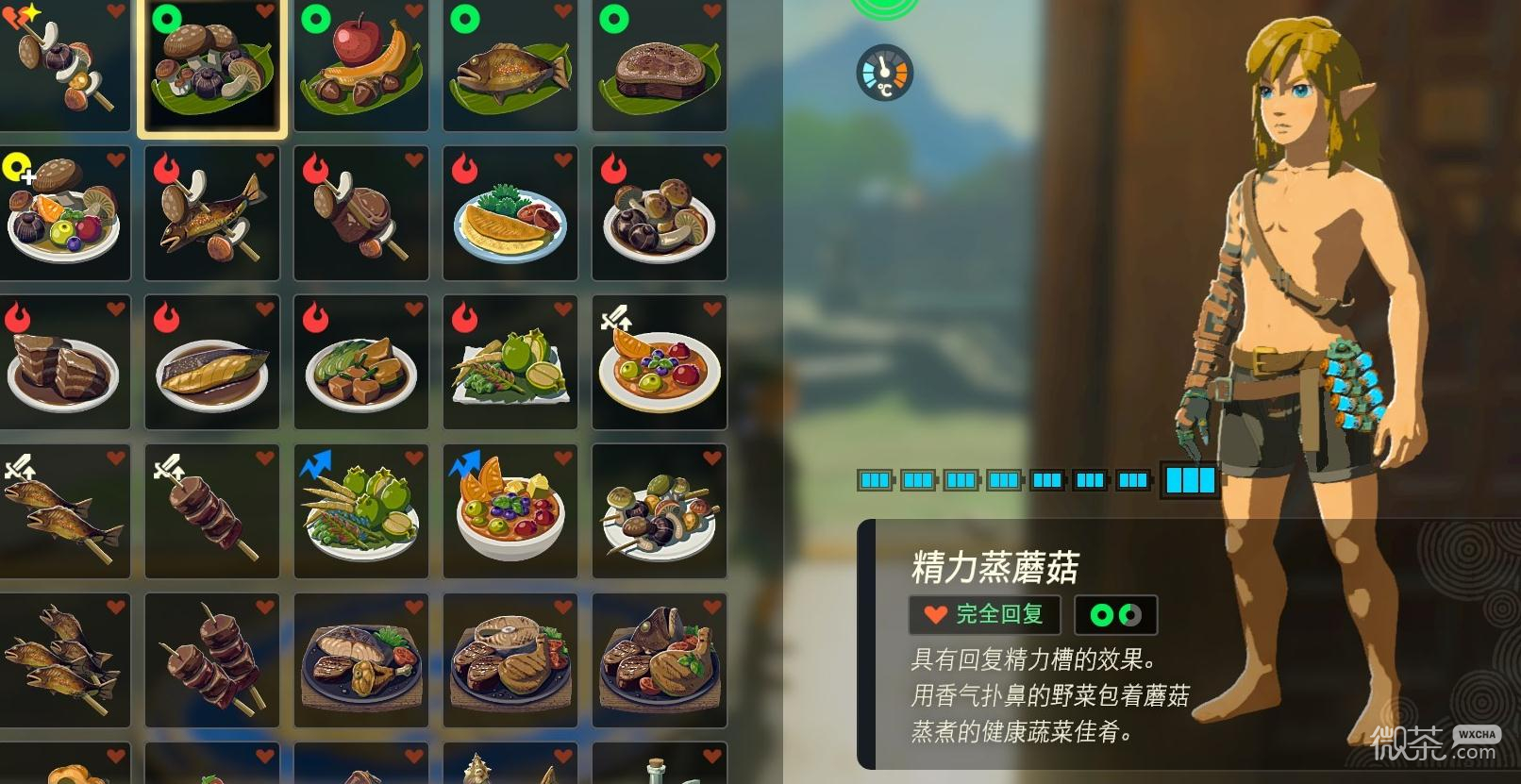Select the plate of assorted mushroom skewers
The image size is (1521, 784).
coord(660,512)
